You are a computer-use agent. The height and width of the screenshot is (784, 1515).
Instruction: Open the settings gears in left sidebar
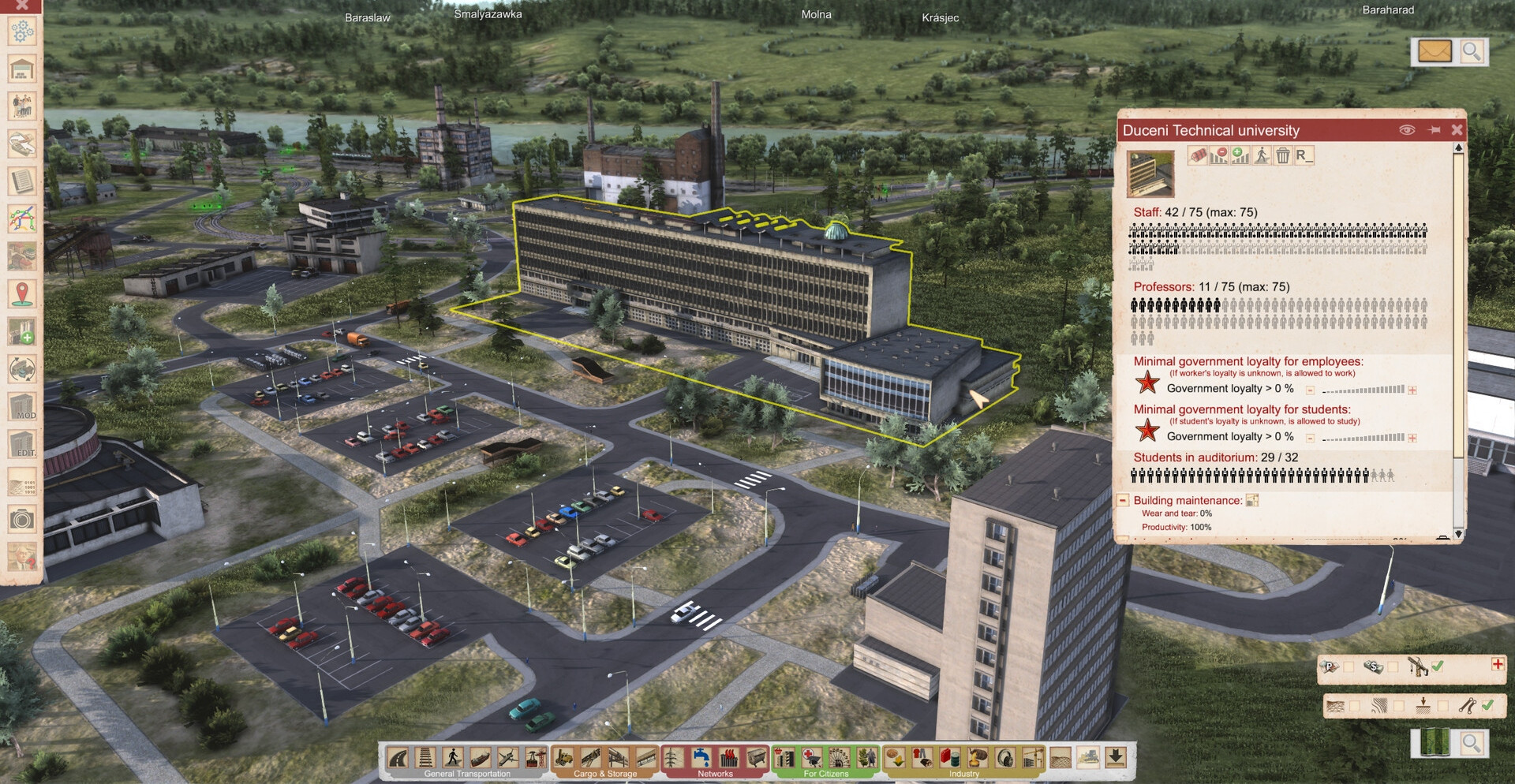point(22,32)
